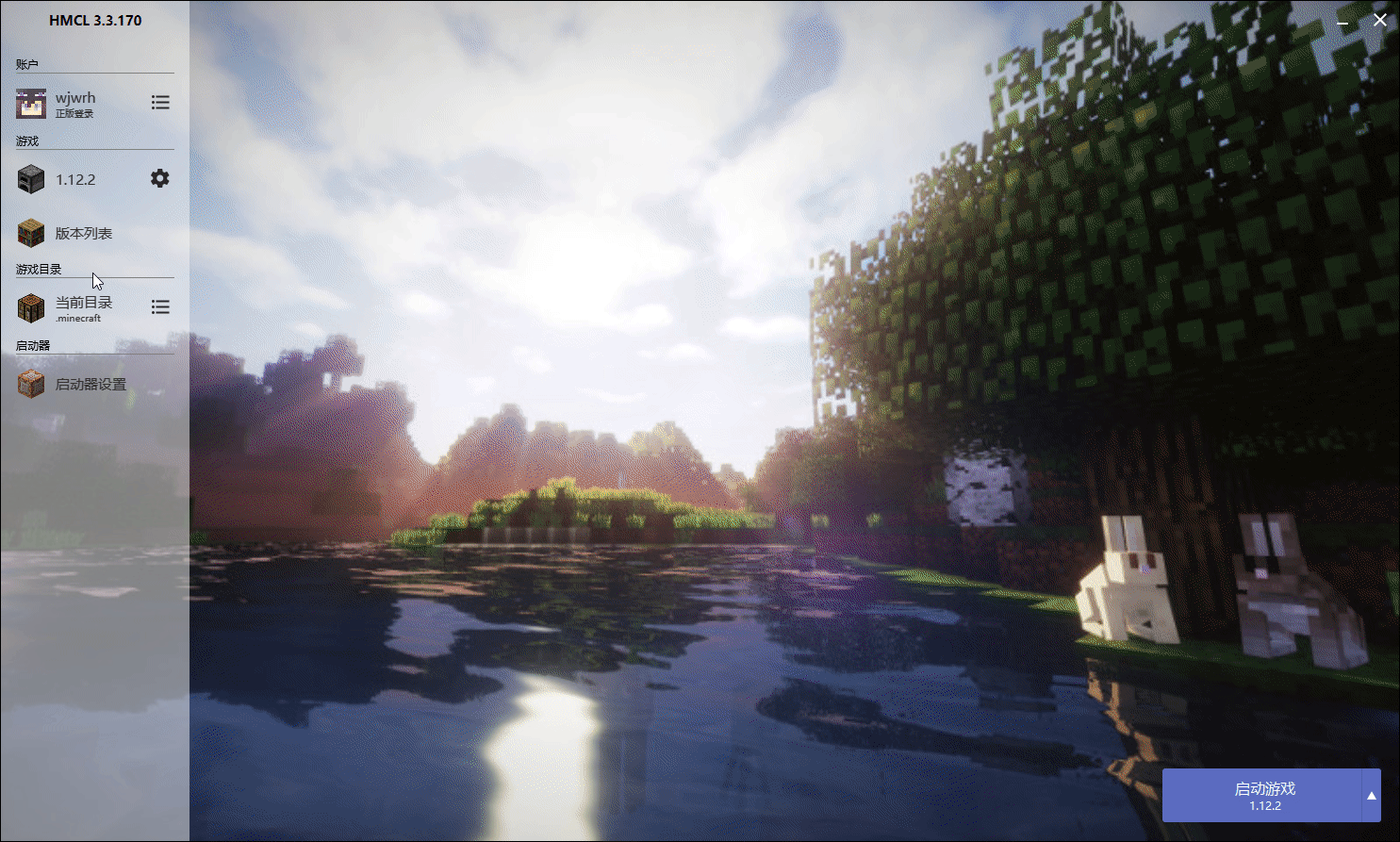1400x842 pixels.
Task: Open 启动器设置 launcher settings
Action: click(x=90, y=385)
